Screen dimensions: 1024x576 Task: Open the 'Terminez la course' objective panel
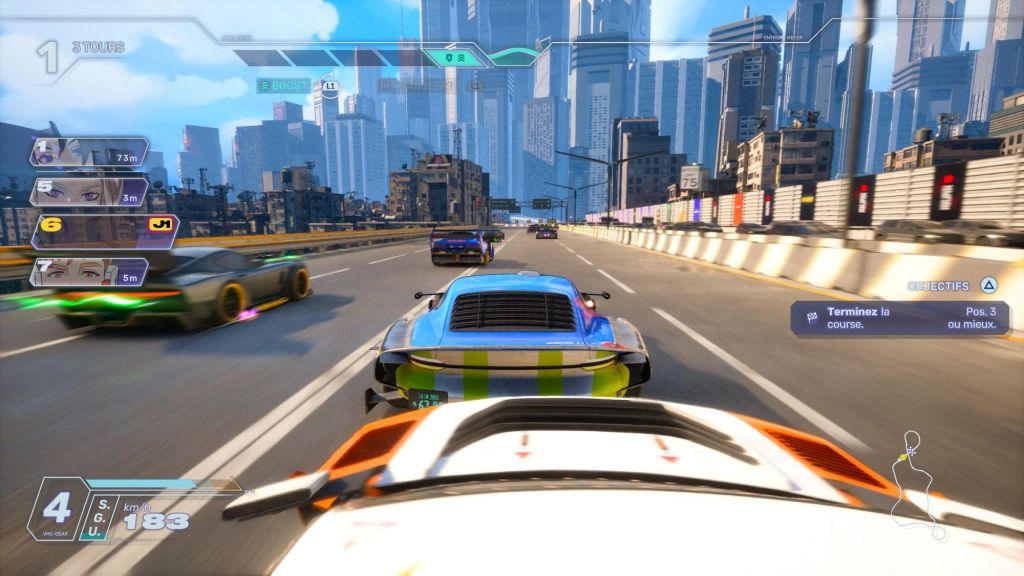coord(900,318)
